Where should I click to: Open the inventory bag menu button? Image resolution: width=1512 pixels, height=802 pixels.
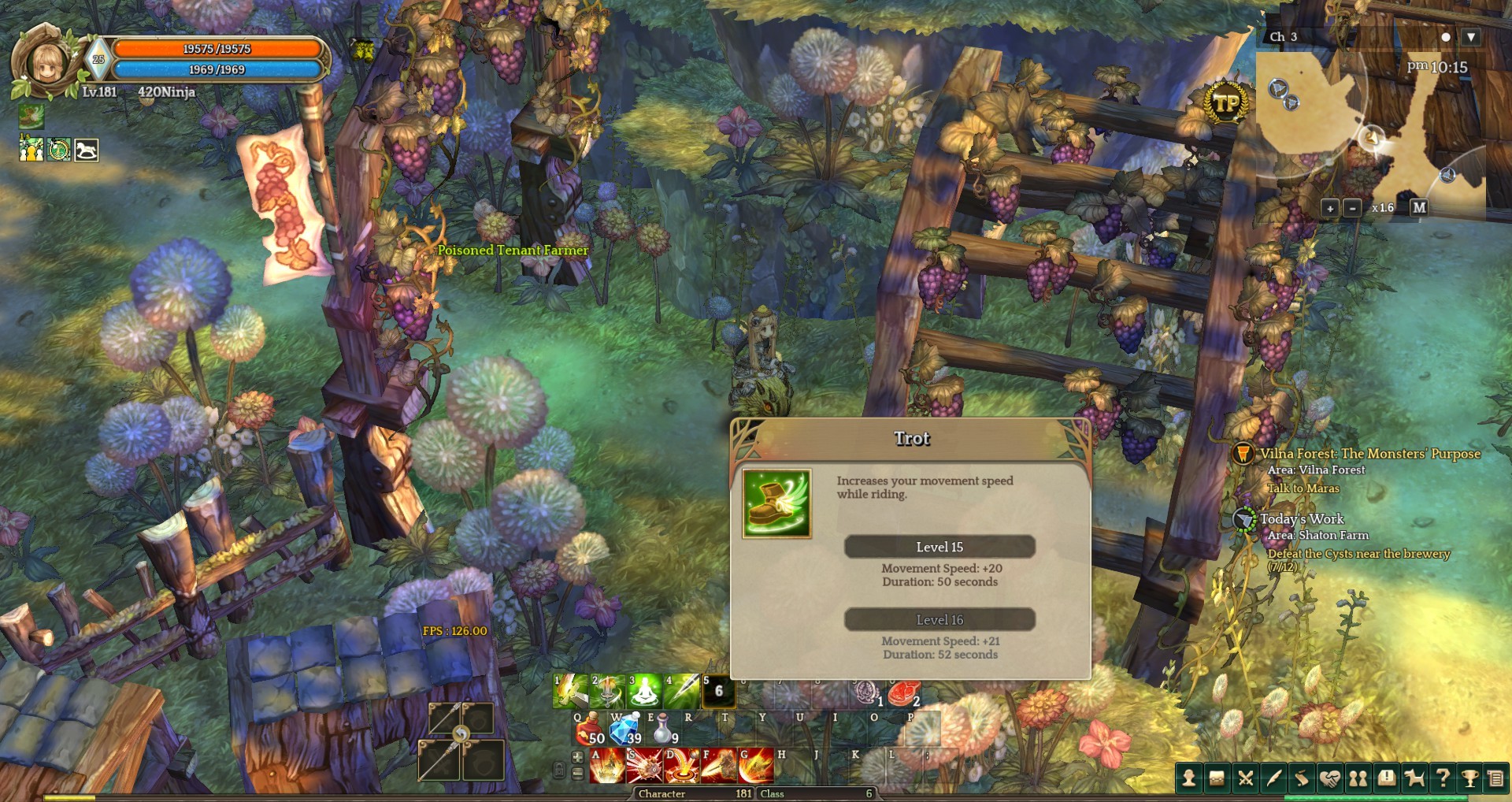pos(1217,778)
